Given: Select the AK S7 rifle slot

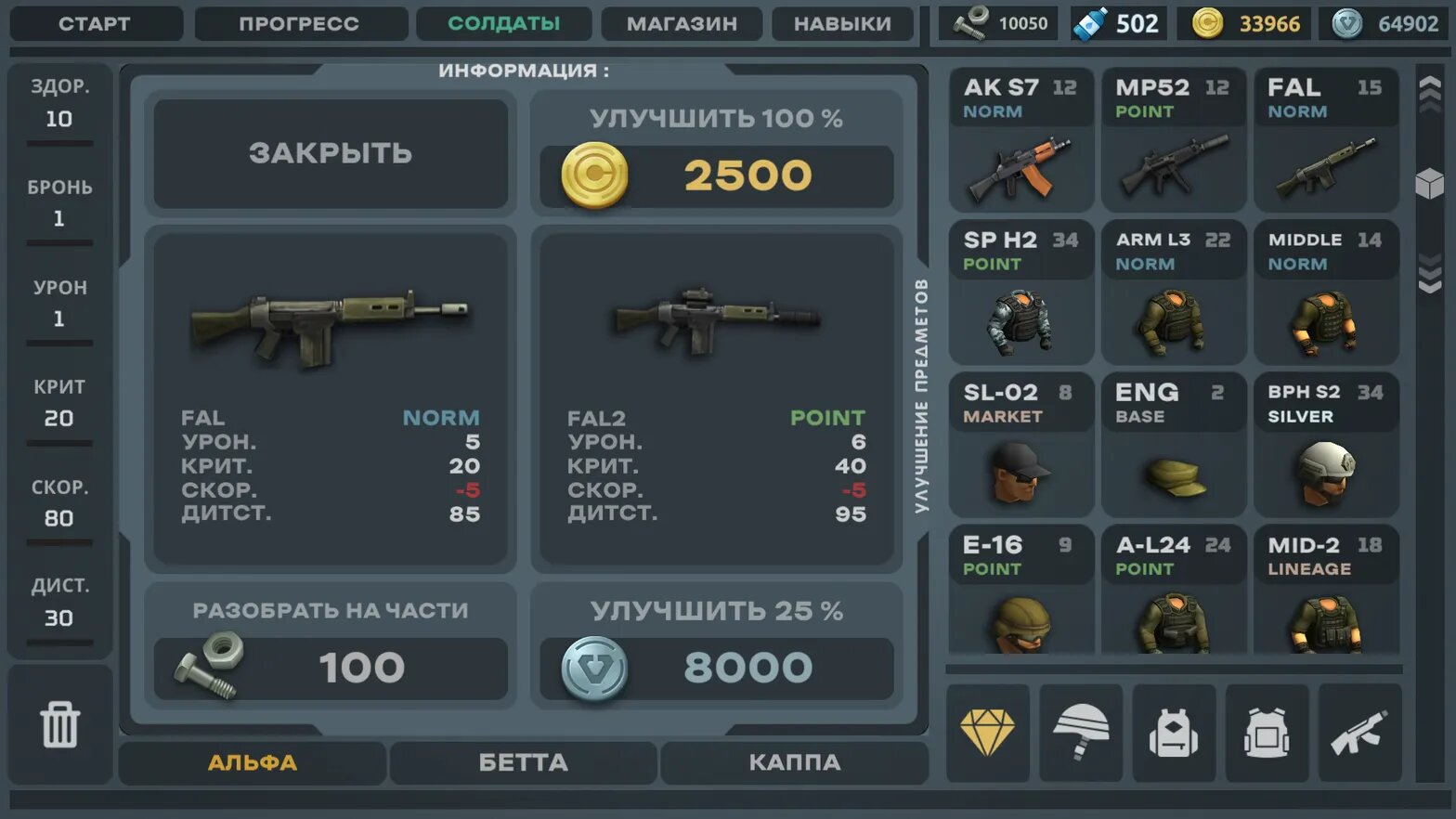Looking at the screenshot, I should coord(1020,140).
